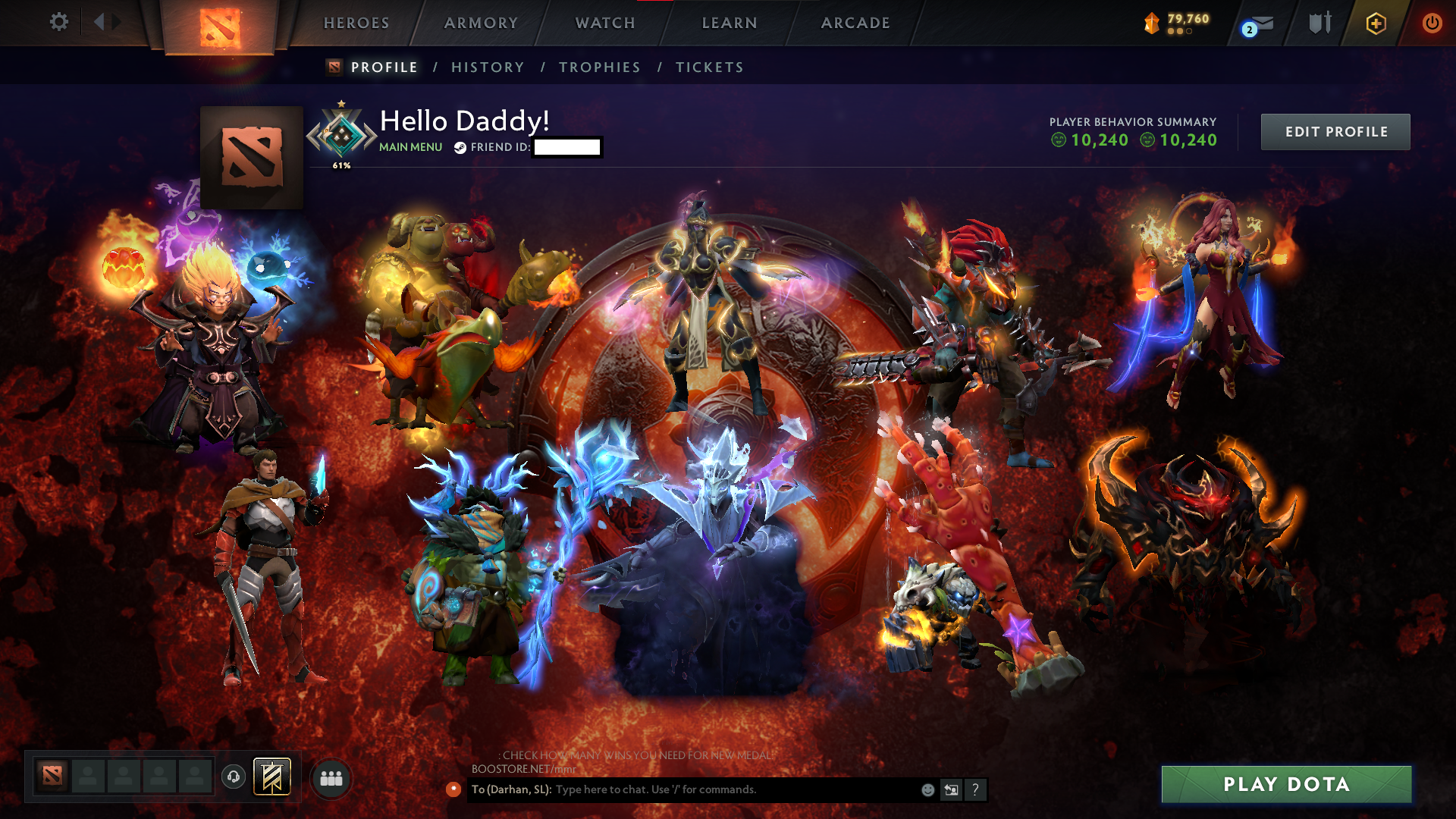Open the screenshot share icon beside chat
This screenshot has height=819, width=1456.
point(951,789)
